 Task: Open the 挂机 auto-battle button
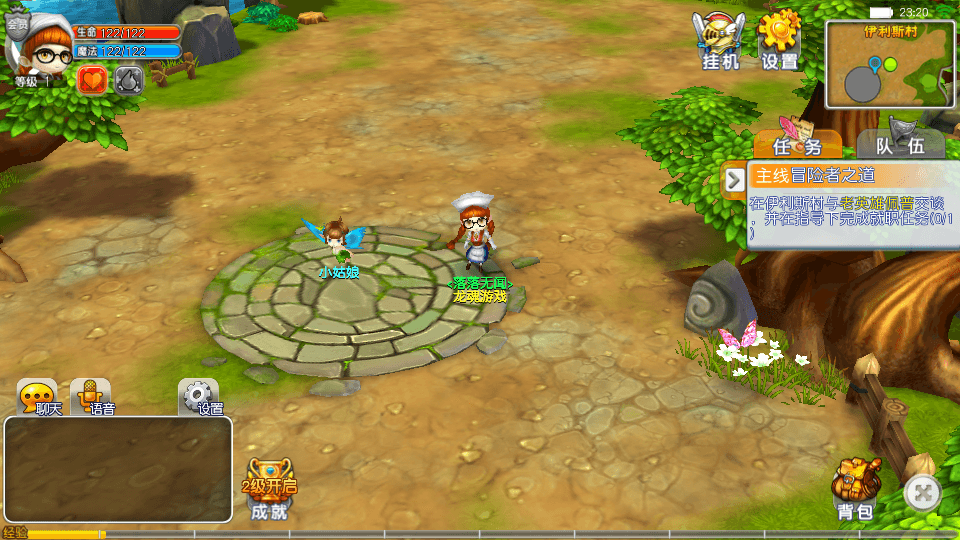pyautogui.click(x=719, y=42)
